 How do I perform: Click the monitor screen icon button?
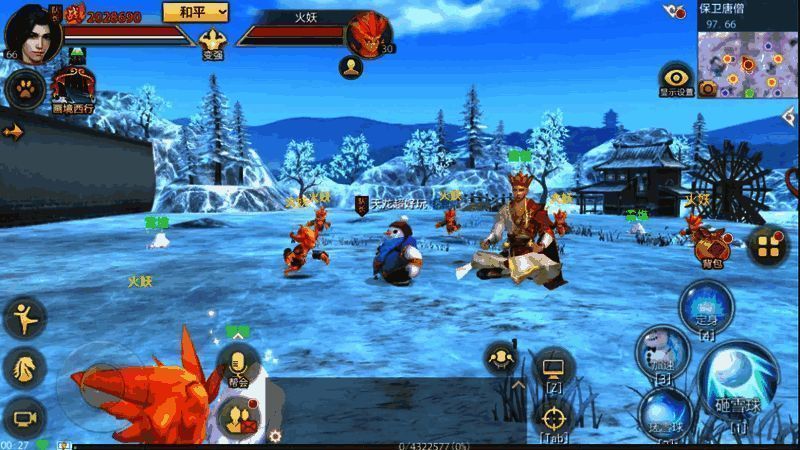[x=553, y=369]
